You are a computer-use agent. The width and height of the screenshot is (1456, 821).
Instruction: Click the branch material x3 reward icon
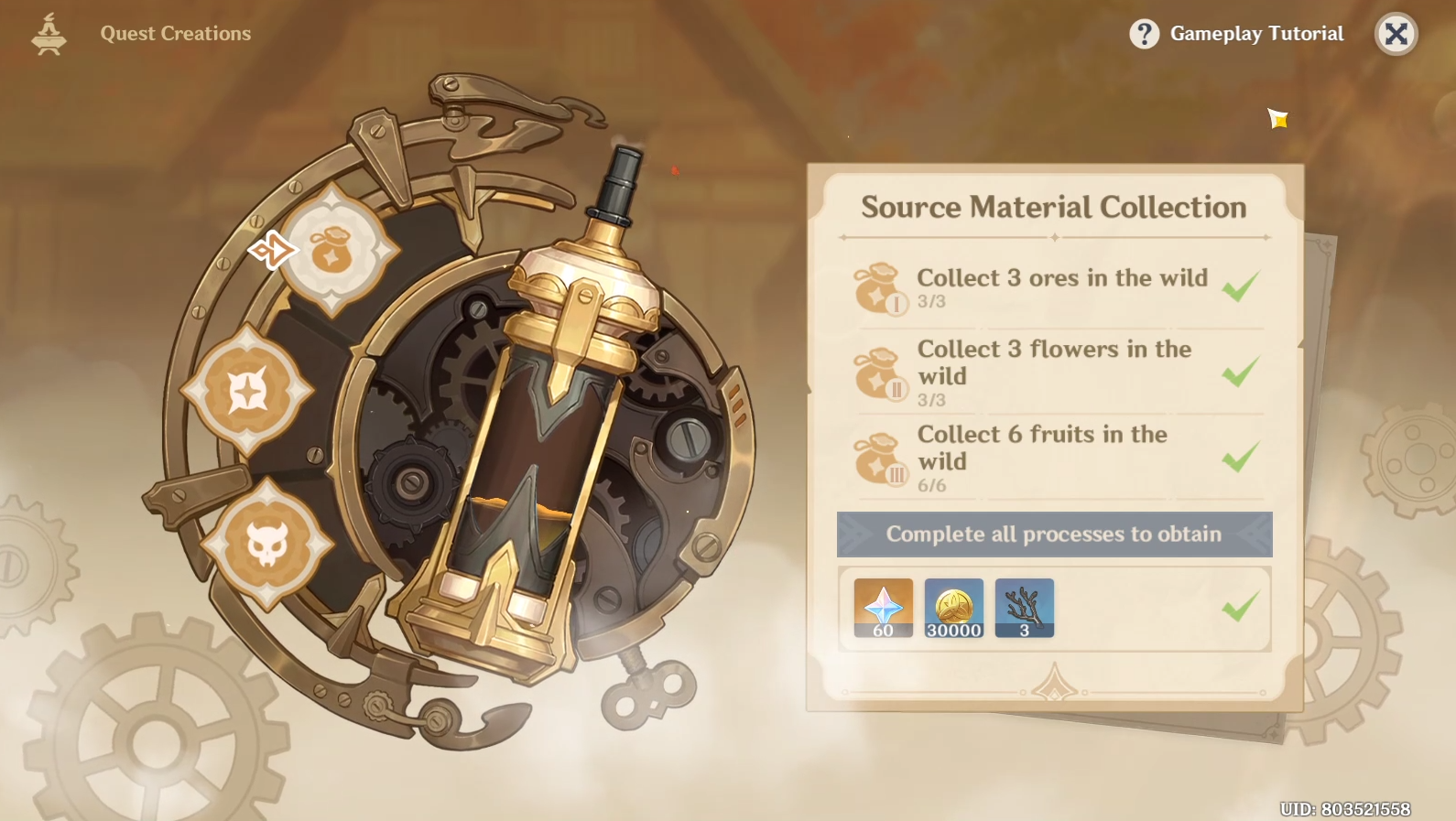tap(1024, 605)
